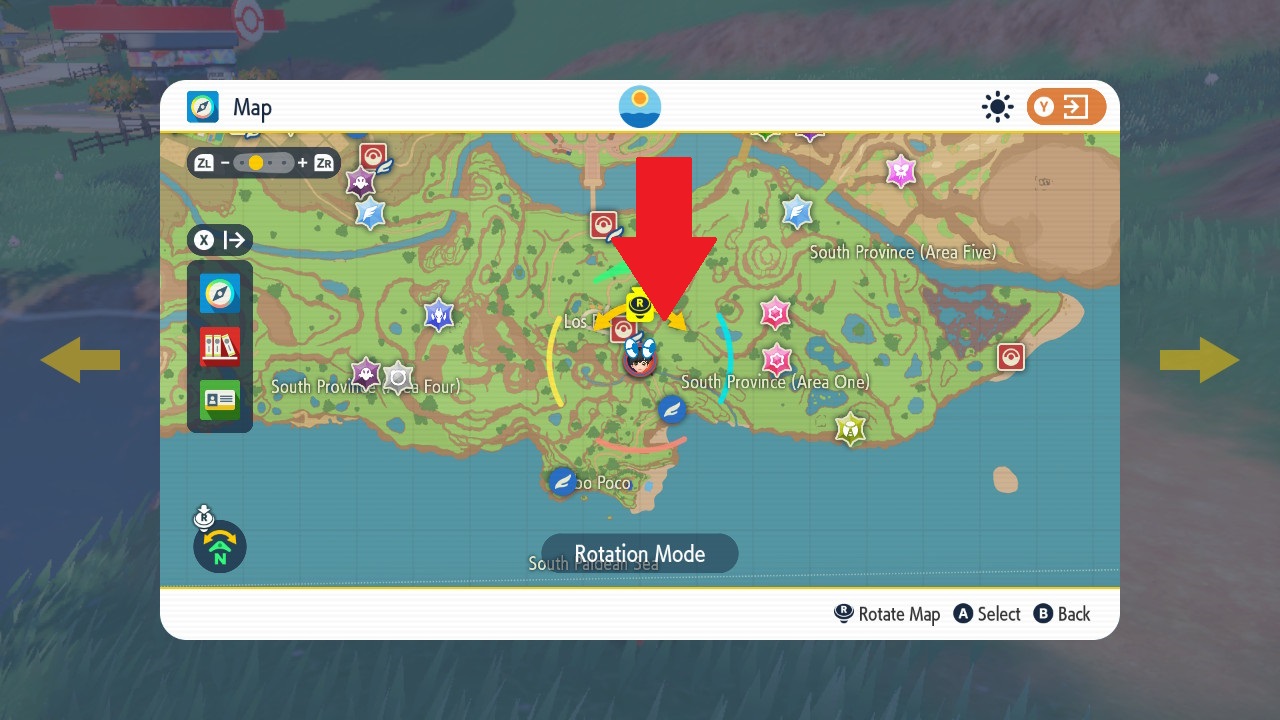Select the yellow-green Bug Tera Raid crystal
The height and width of the screenshot is (720, 1280).
[850, 428]
